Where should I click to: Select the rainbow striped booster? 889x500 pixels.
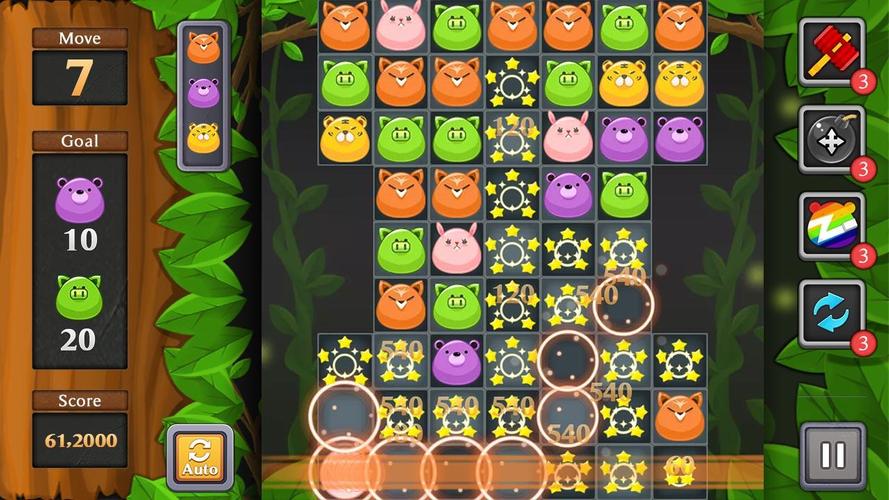[831, 226]
